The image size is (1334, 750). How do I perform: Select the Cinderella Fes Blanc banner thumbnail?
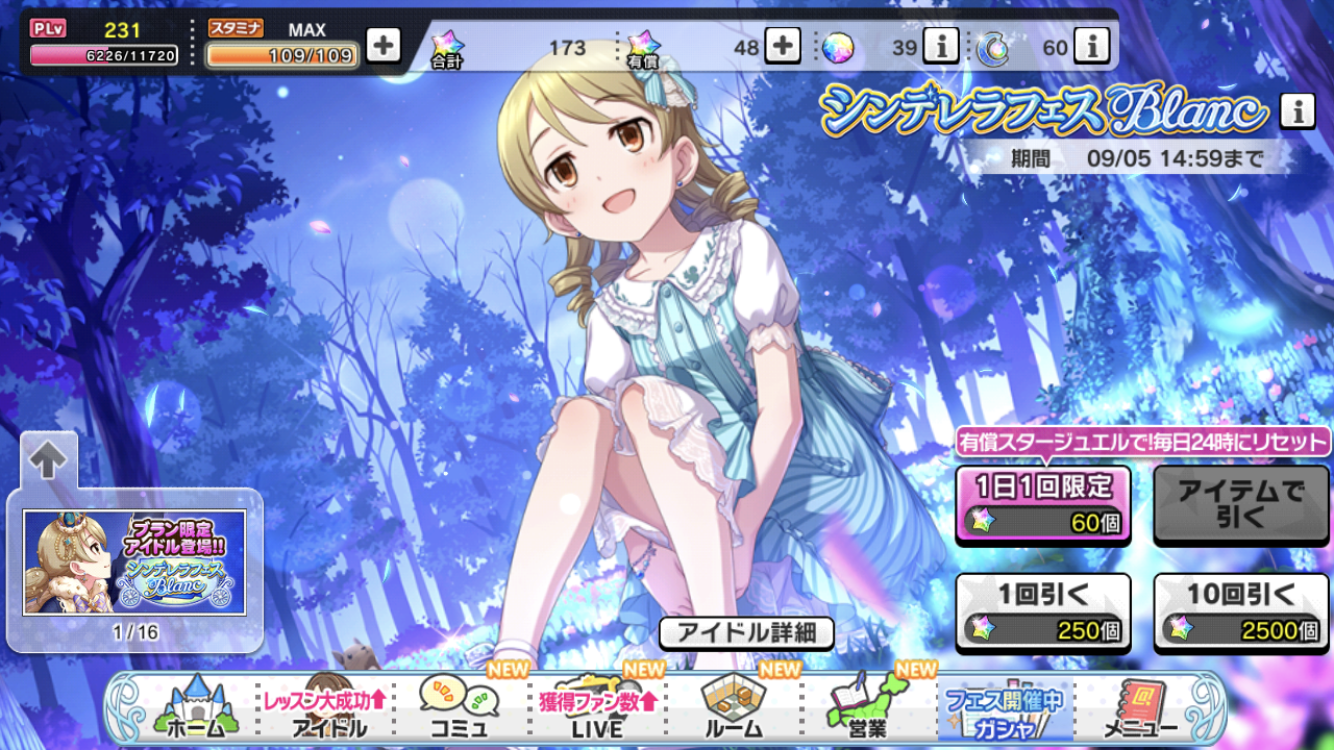(135, 562)
